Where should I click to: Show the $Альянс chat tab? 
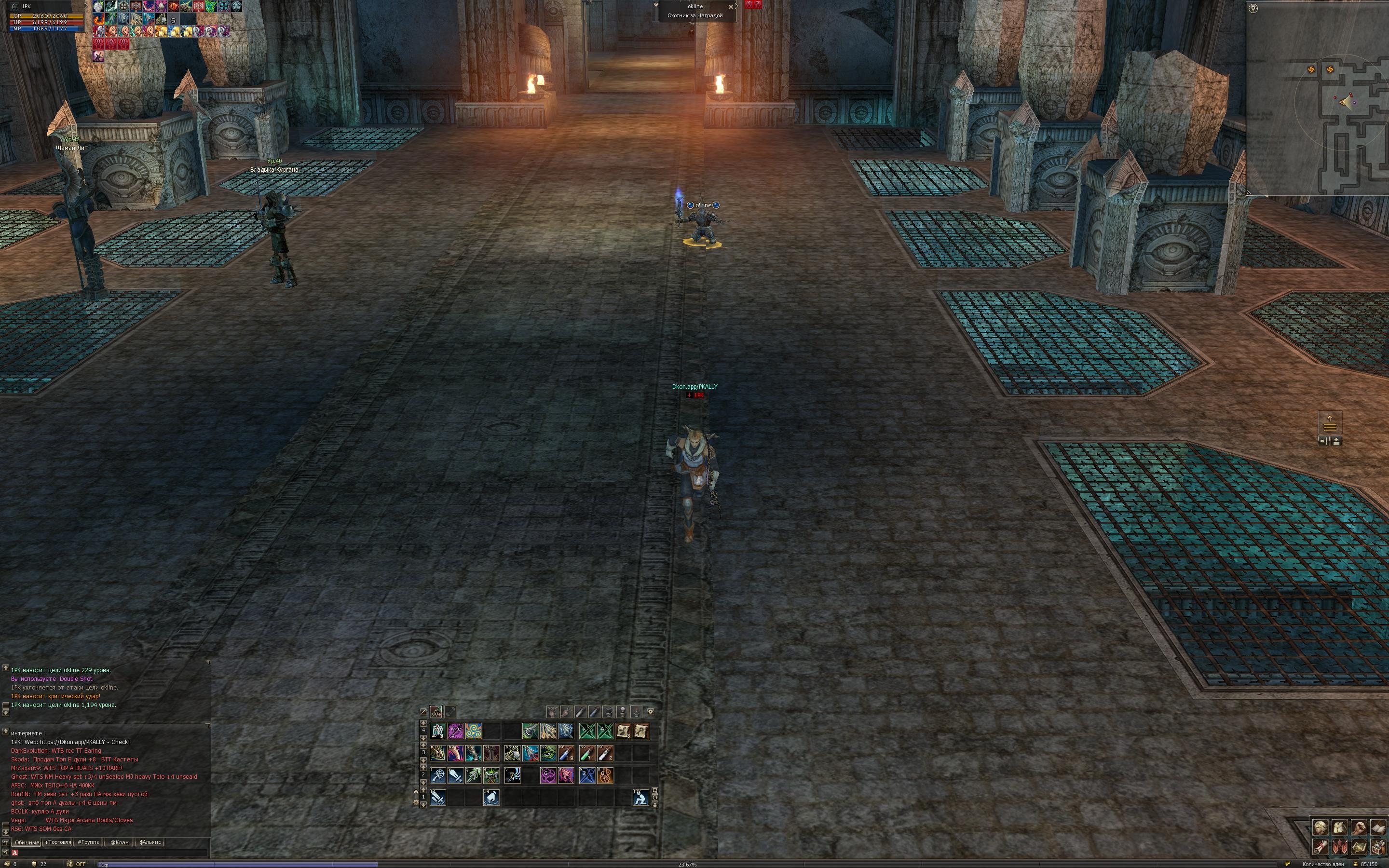(150, 842)
